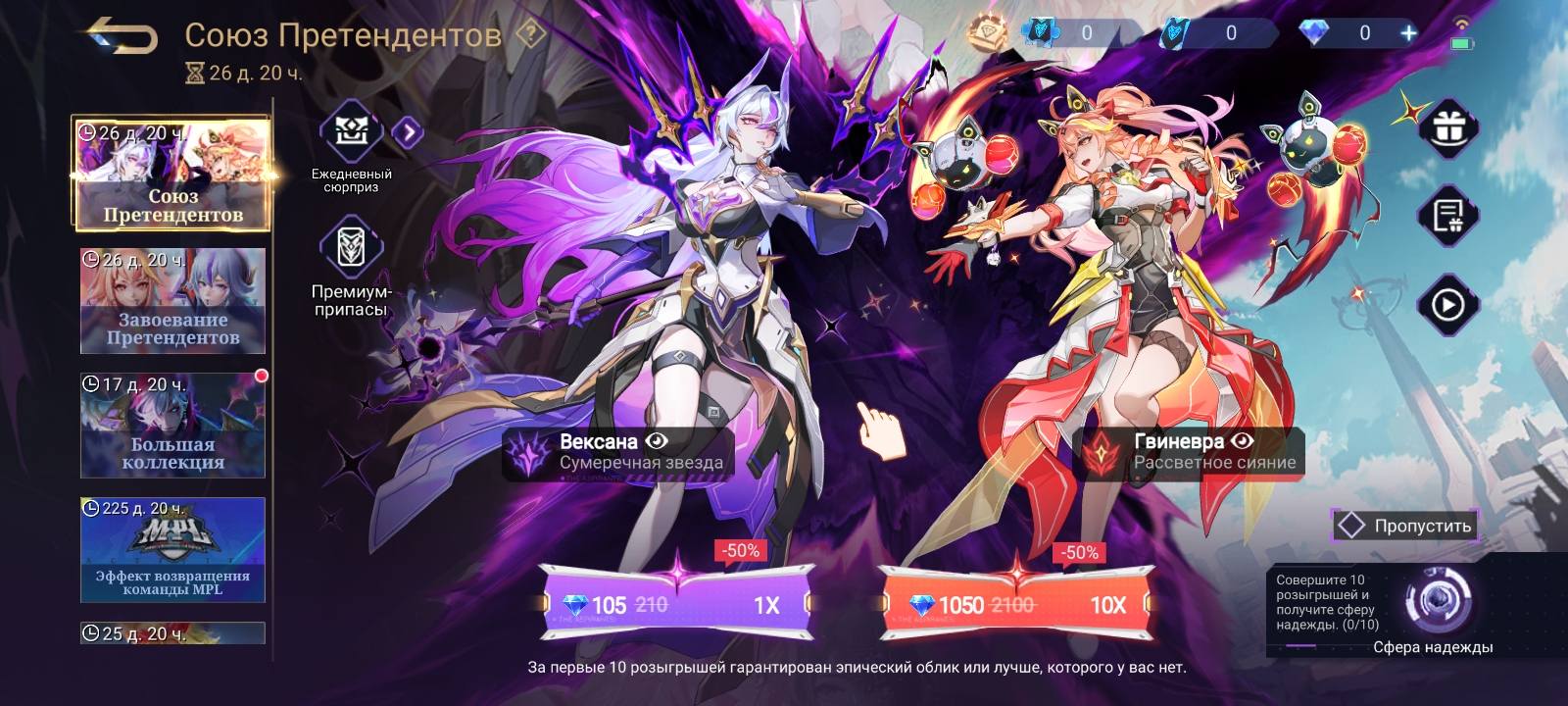Image resolution: width=1568 pixels, height=706 pixels.
Task: Expand the arrow next to daily surprise
Action: pos(409,132)
